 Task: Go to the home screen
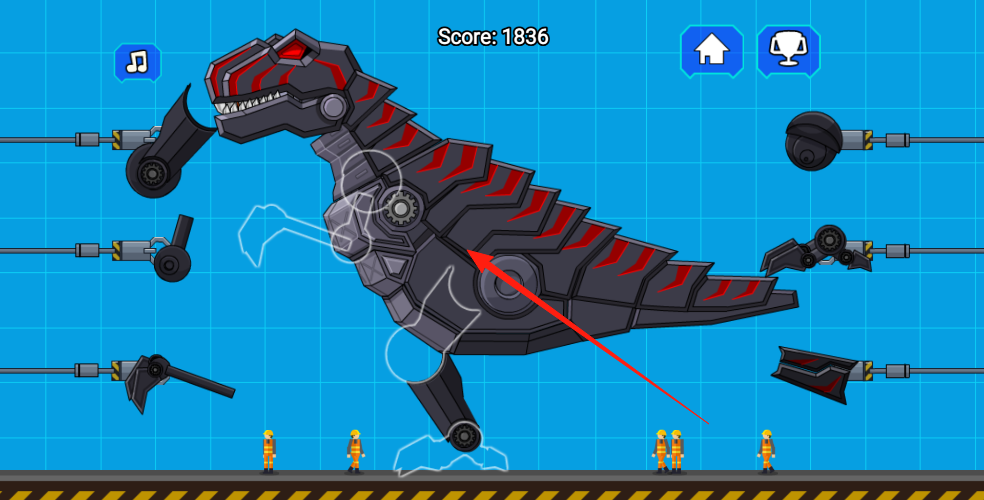click(711, 50)
